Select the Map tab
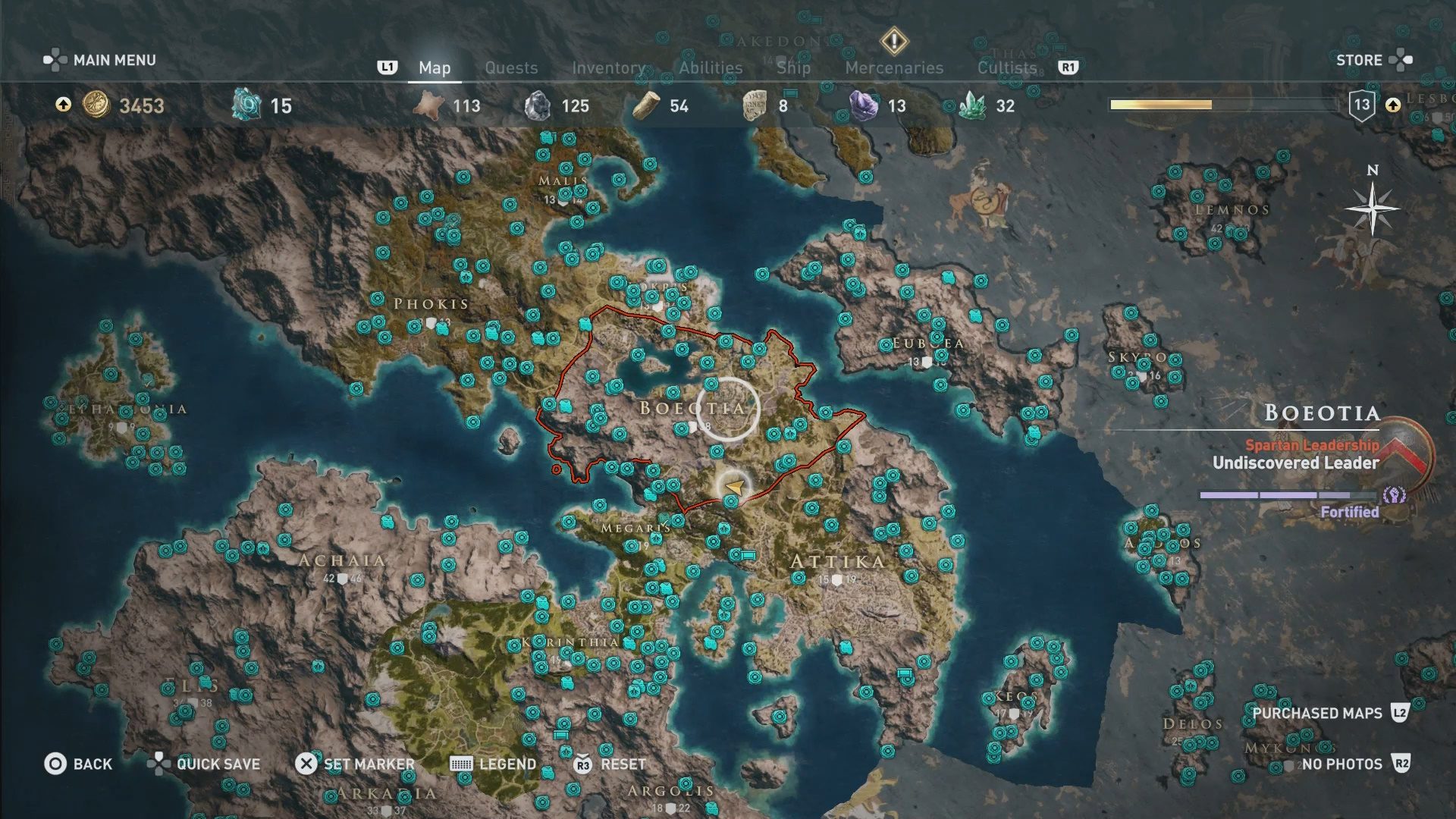Screen dimensions: 1456x819 (435, 67)
